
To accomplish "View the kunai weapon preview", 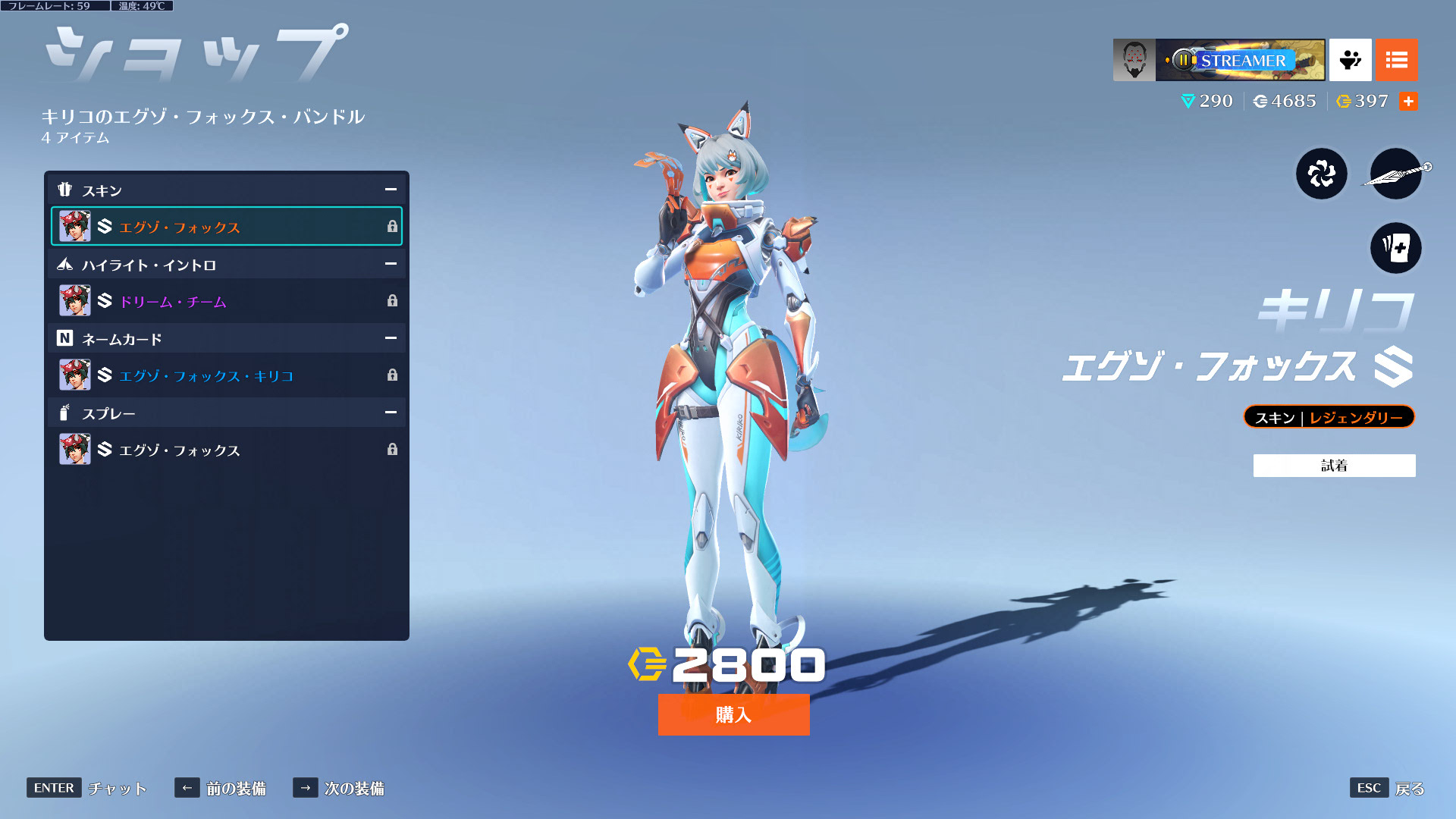I will click(1395, 174).
